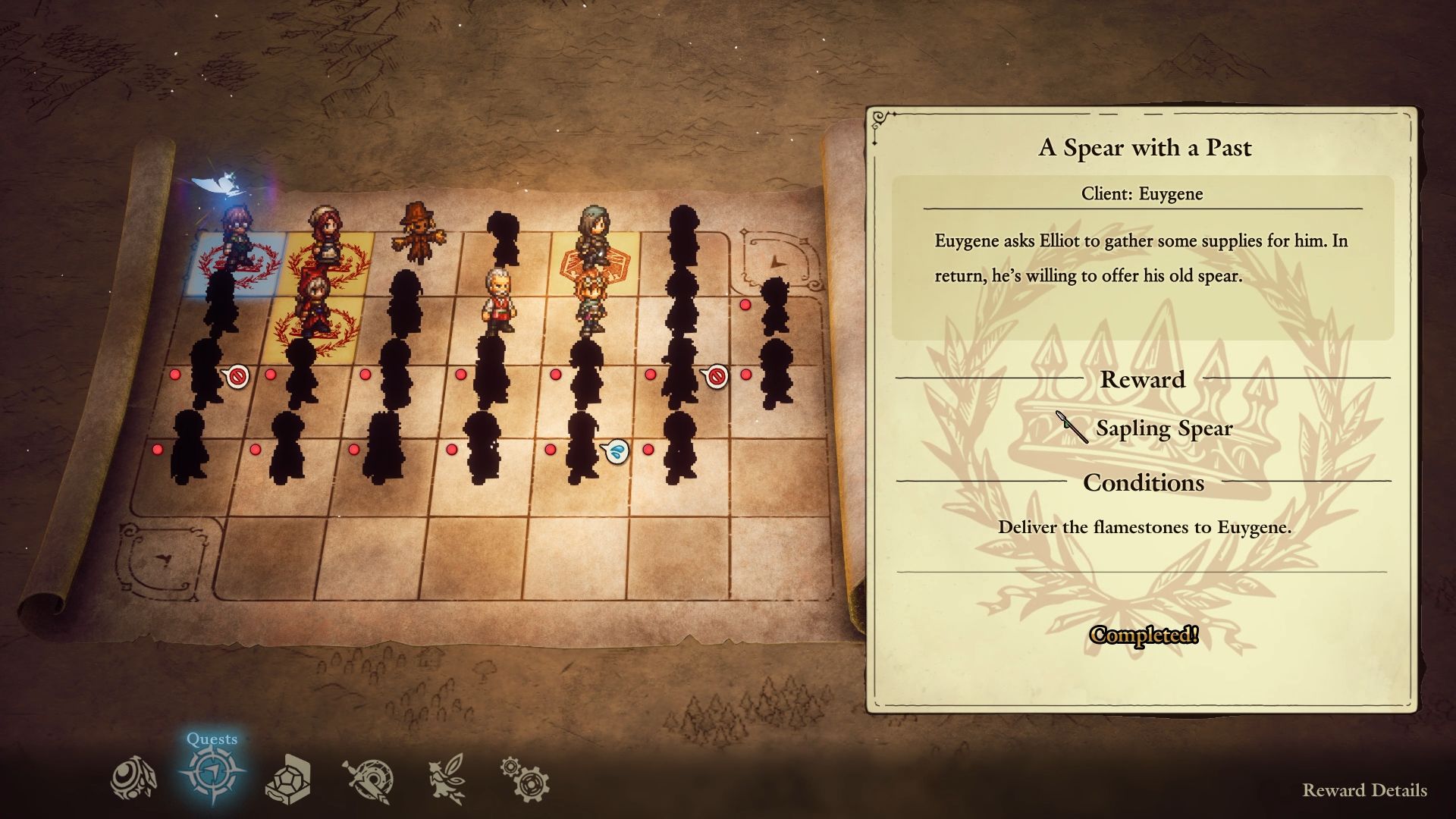The width and height of the screenshot is (1456, 819).
Task: Choose the quest piece on the orange hexagon tile
Action: tap(597, 235)
